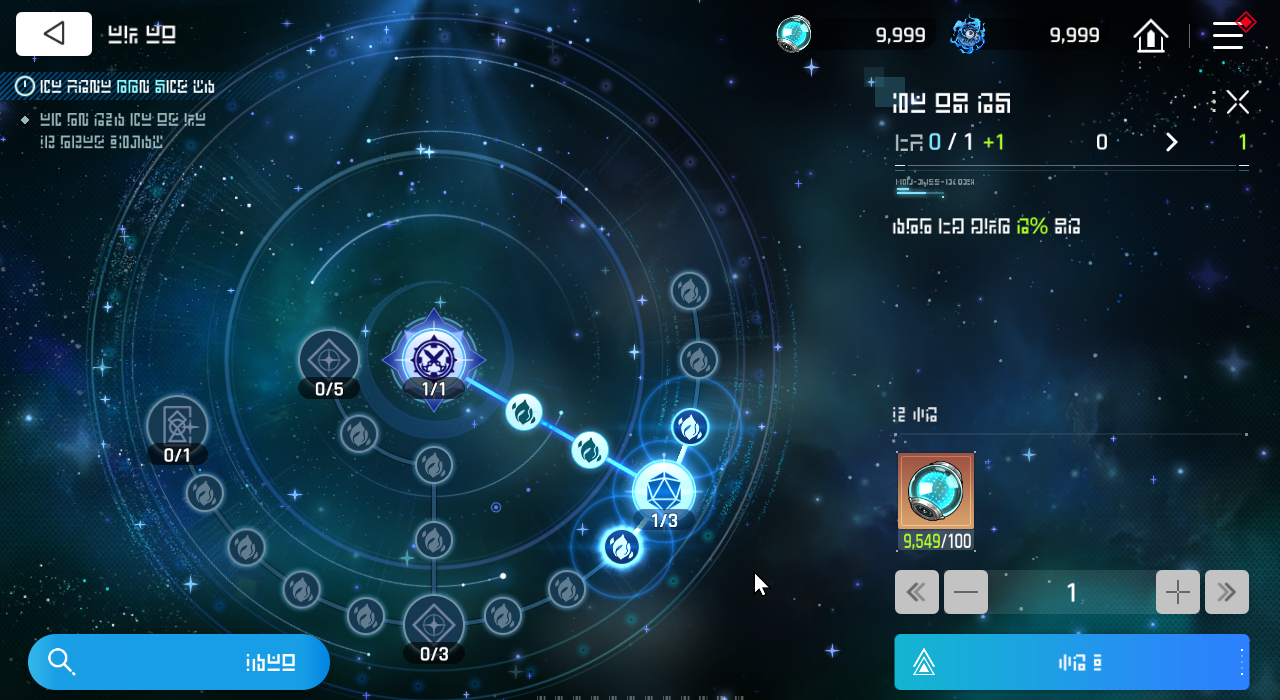Open the magnifier search button

coord(178,662)
